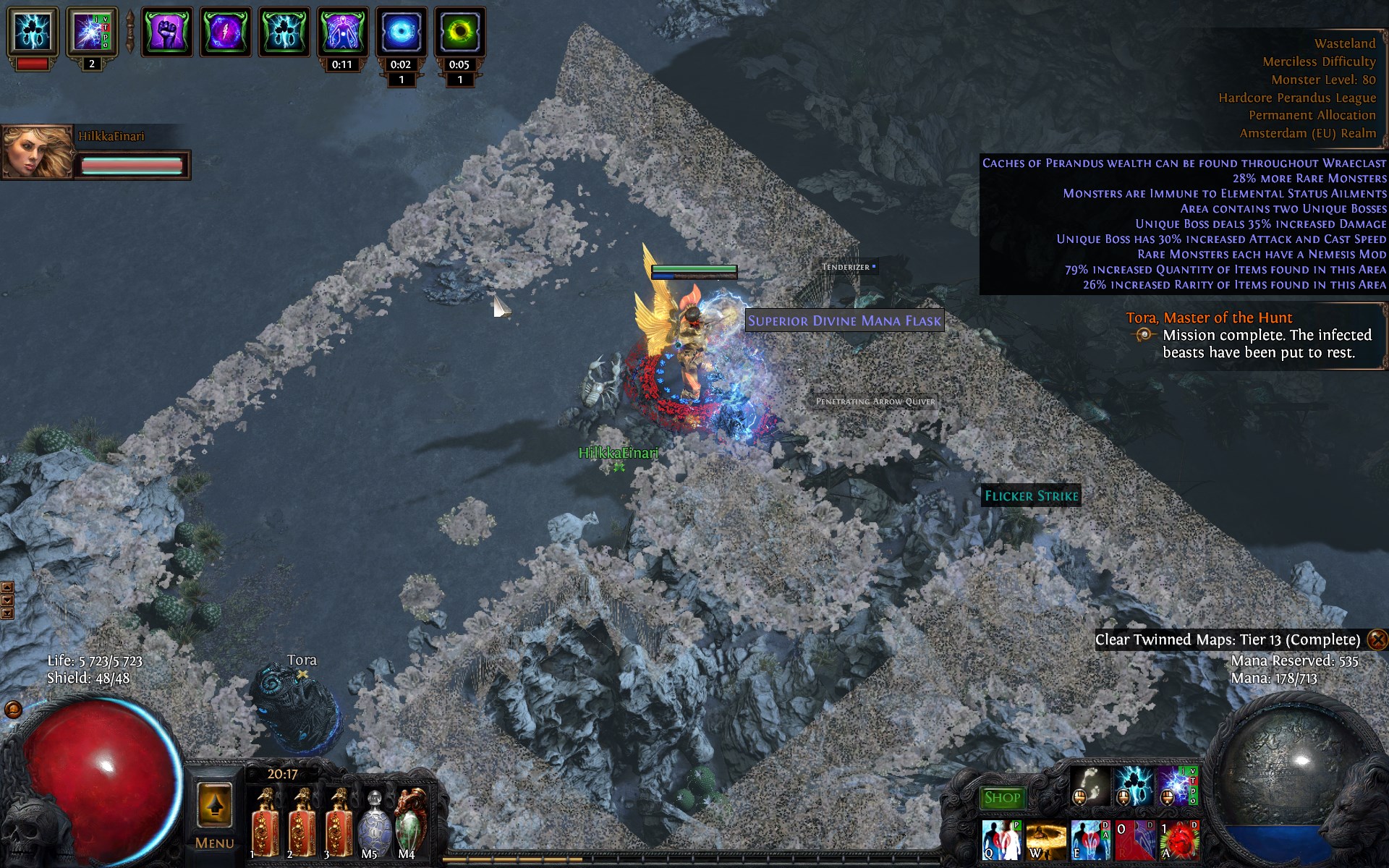Close the Clear Twinned Maps challenge tracker
The height and width of the screenshot is (868, 1389).
pyautogui.click(x=1377, y=639)
